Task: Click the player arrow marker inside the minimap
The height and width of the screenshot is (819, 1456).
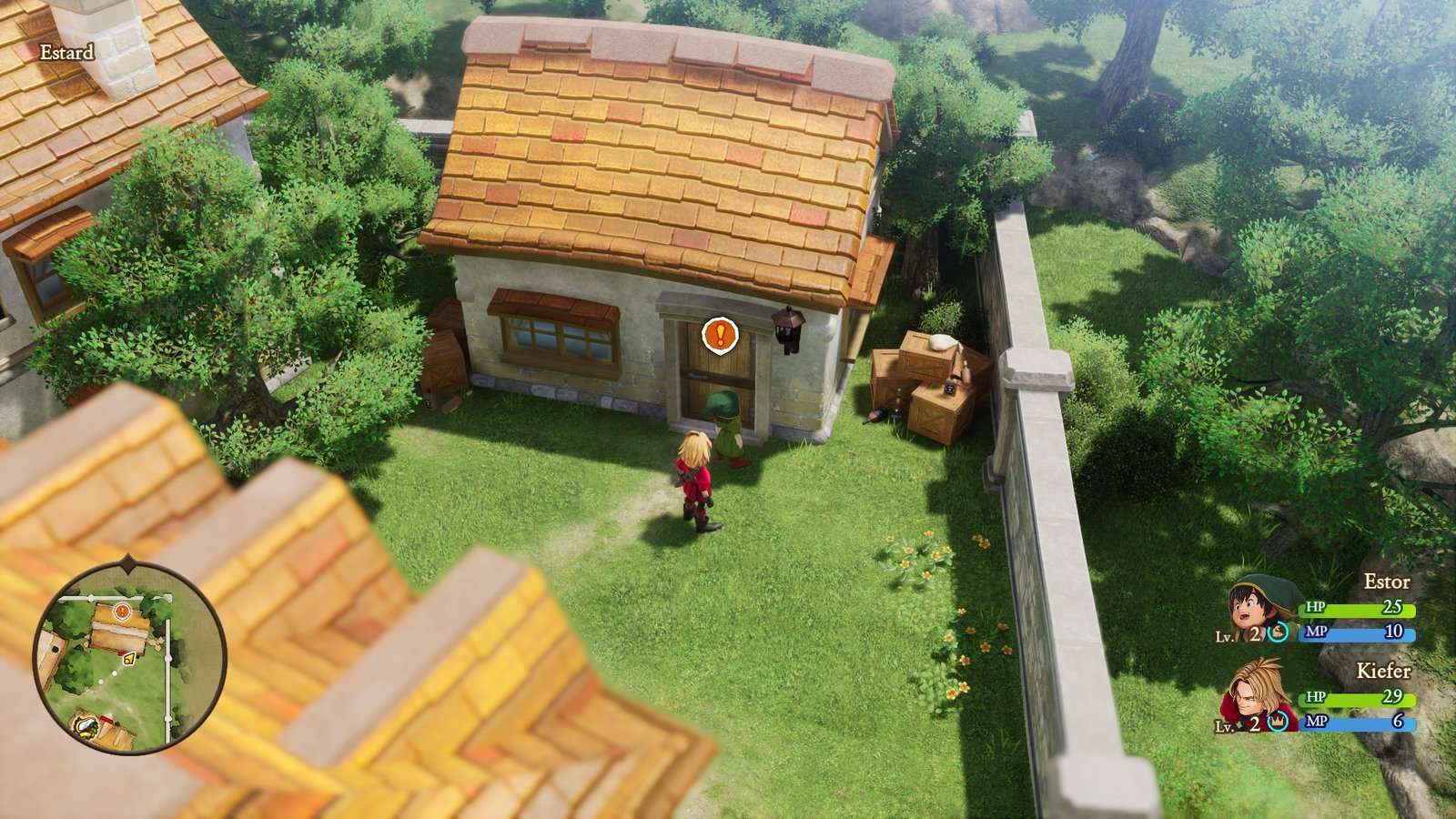Action: point(128,659)
